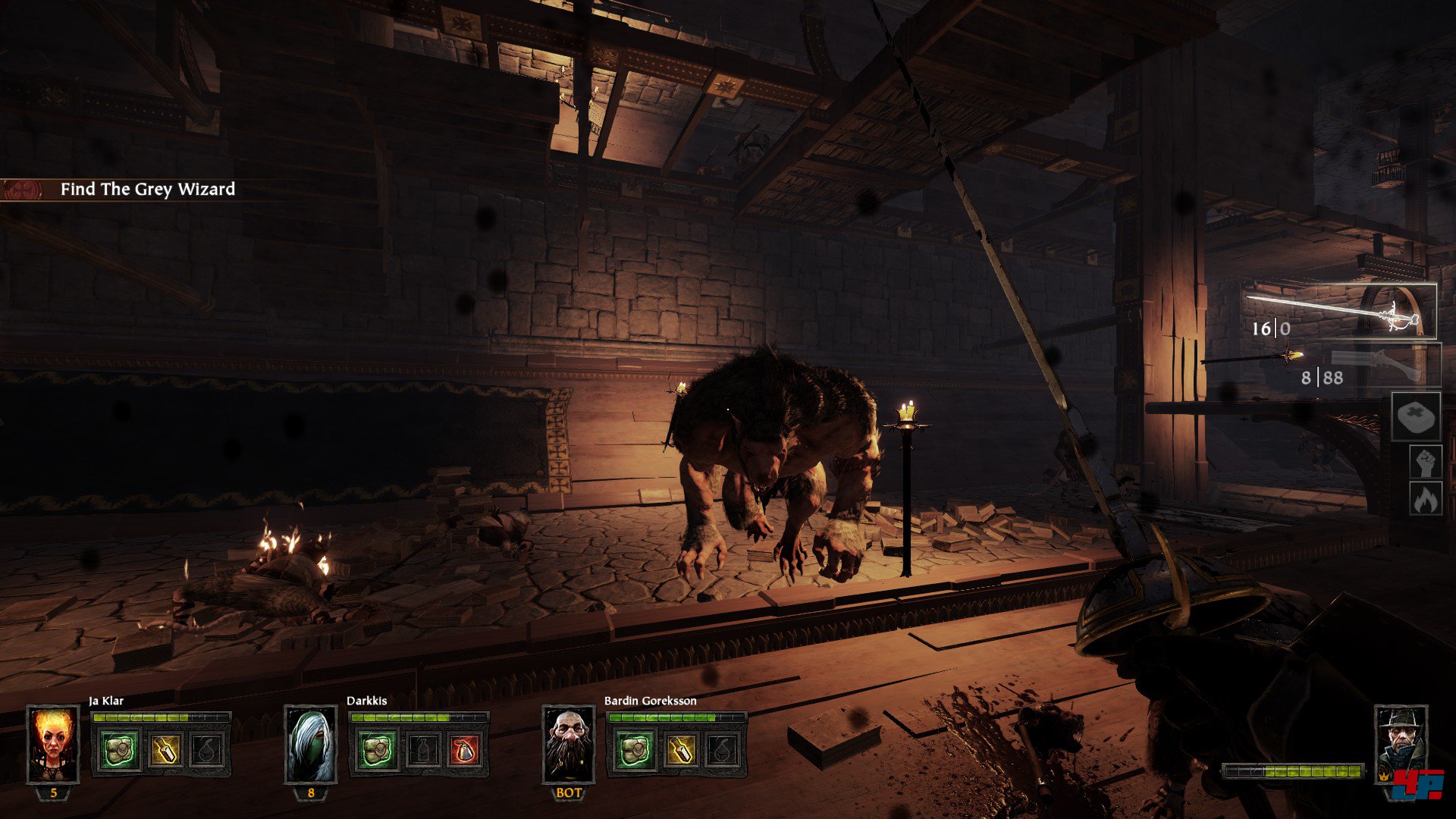Select Ja Klar's green medical supplies icon
The width and height of the screenshot is (1456, 819).
120,750
